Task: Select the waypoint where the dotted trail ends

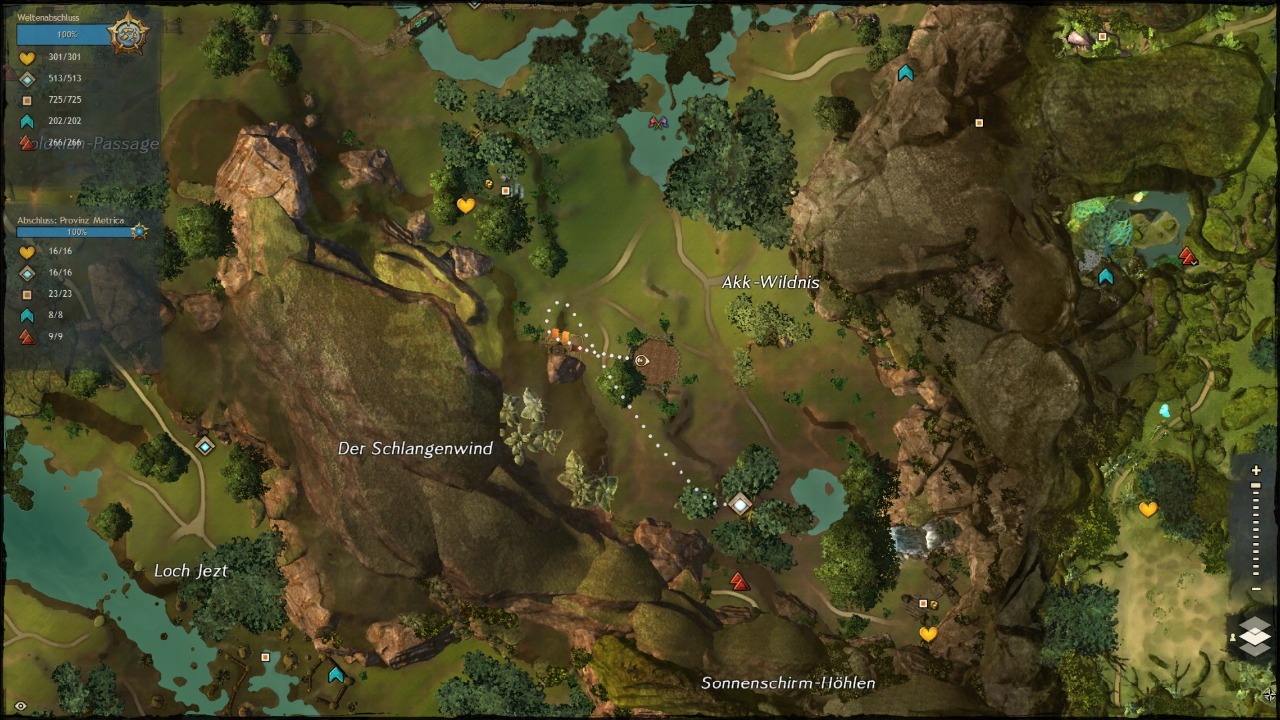Action: pyautogui.click(x=740, y=504)
